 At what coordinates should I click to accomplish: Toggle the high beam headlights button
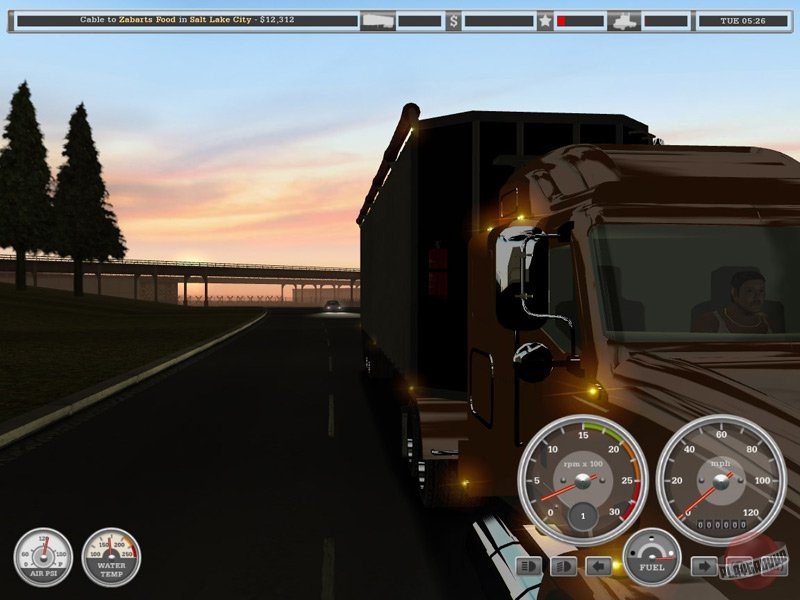pyautogui.click(x=529, y=567)
